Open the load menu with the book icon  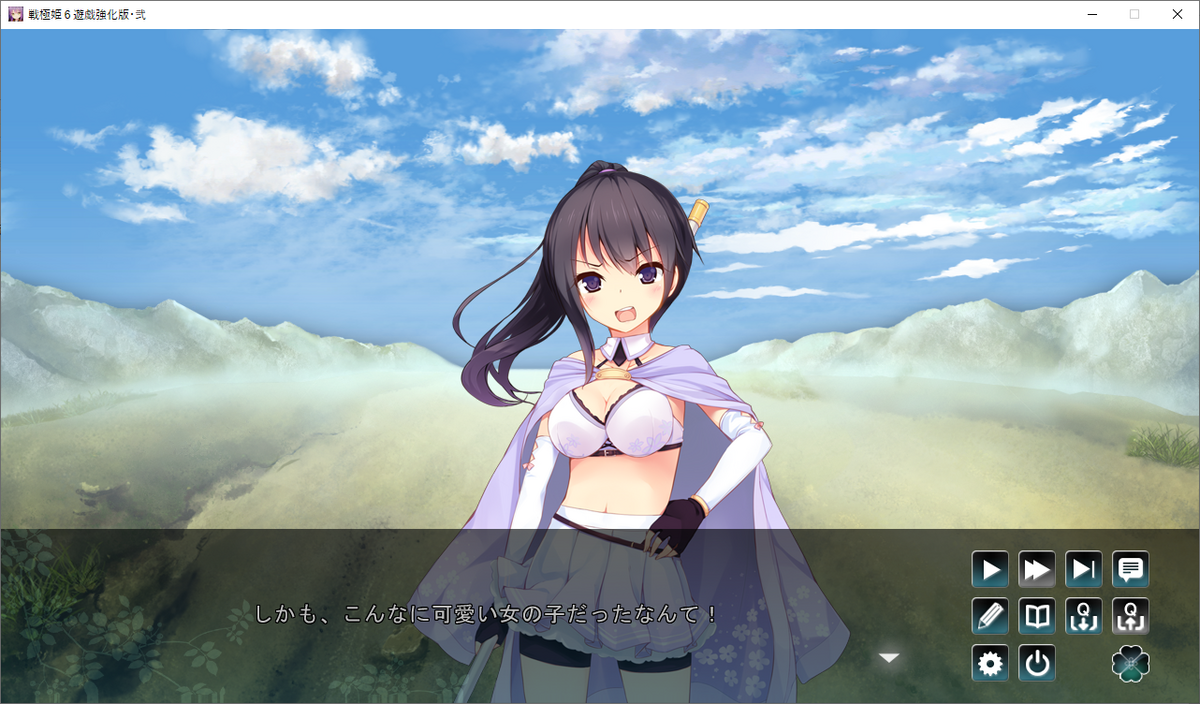pyautogui.click(x=1037, y=616)
